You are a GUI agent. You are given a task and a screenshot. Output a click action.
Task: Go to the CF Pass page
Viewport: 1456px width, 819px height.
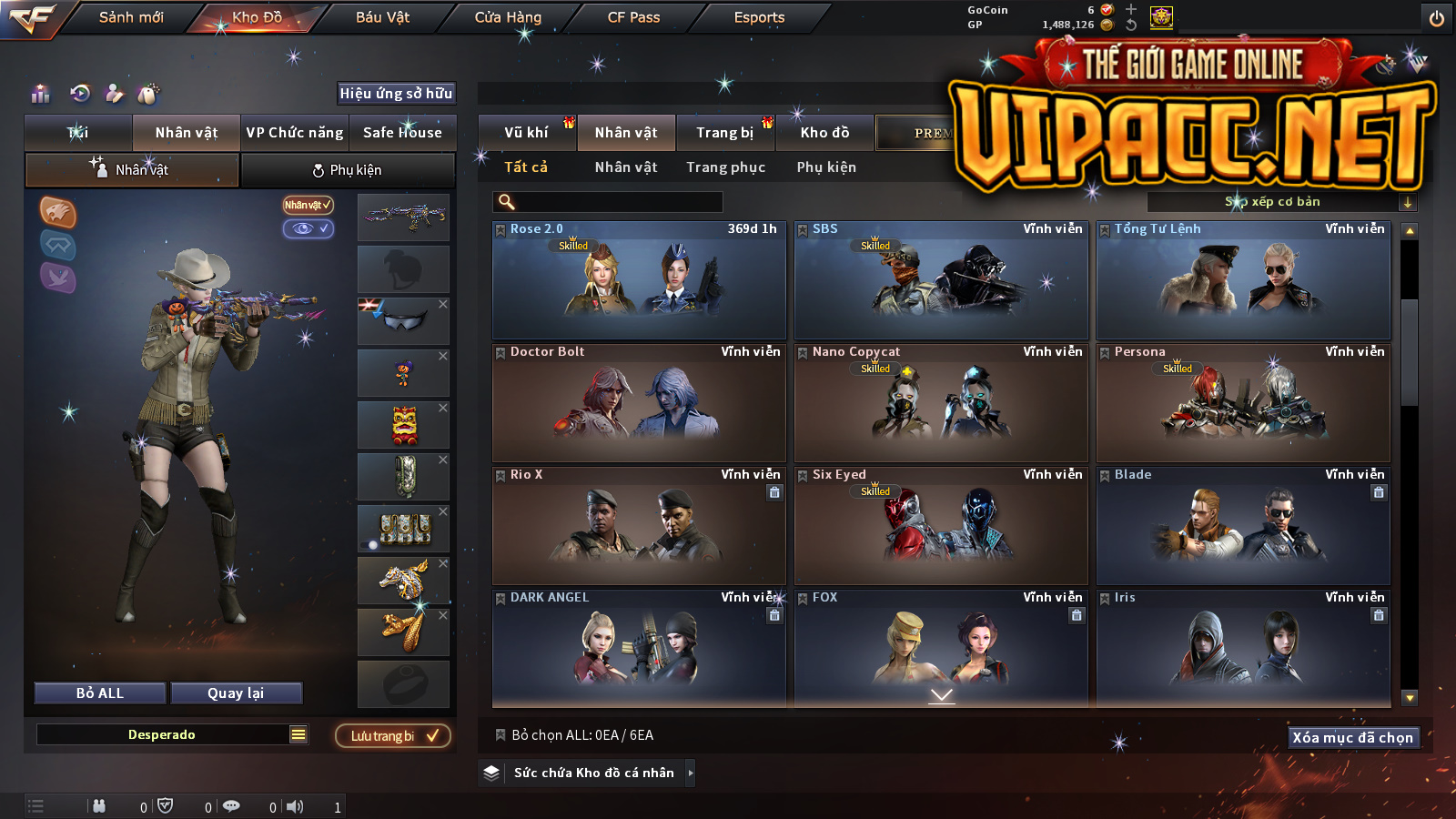coord(633,17)
